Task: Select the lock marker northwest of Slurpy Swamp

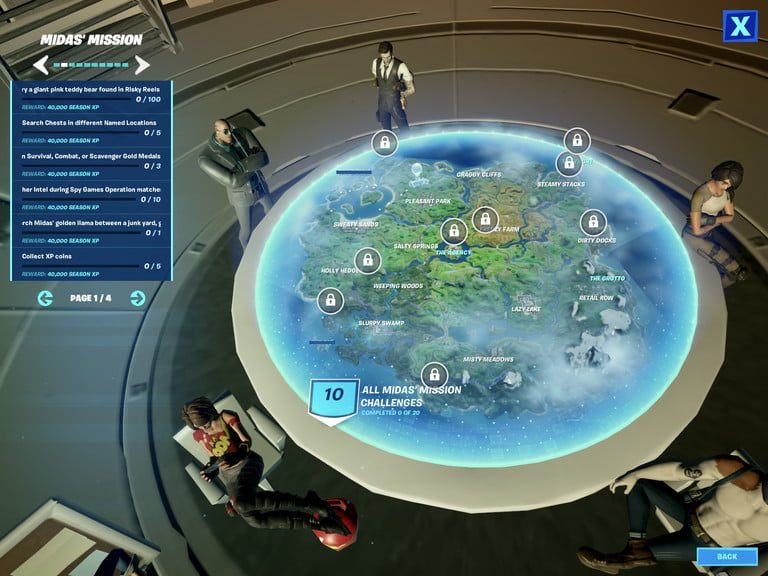Action: (x=329, y=299)
